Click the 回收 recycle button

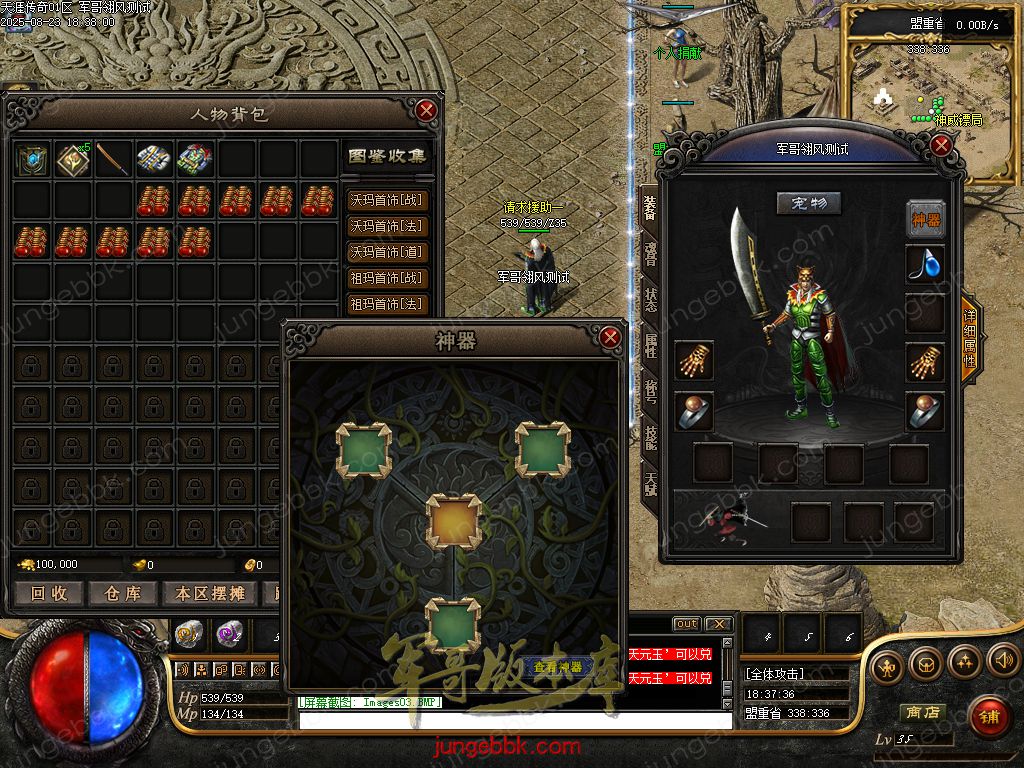pyautogui.click(x=49, y=594)
